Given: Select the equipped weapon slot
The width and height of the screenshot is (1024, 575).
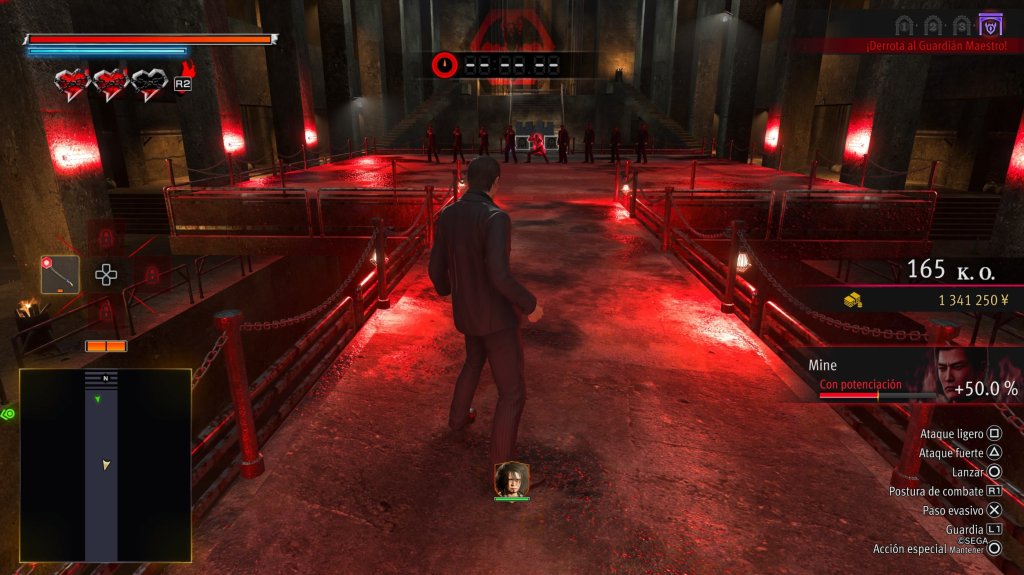Looking at the screenshot, I should (60, 274).
